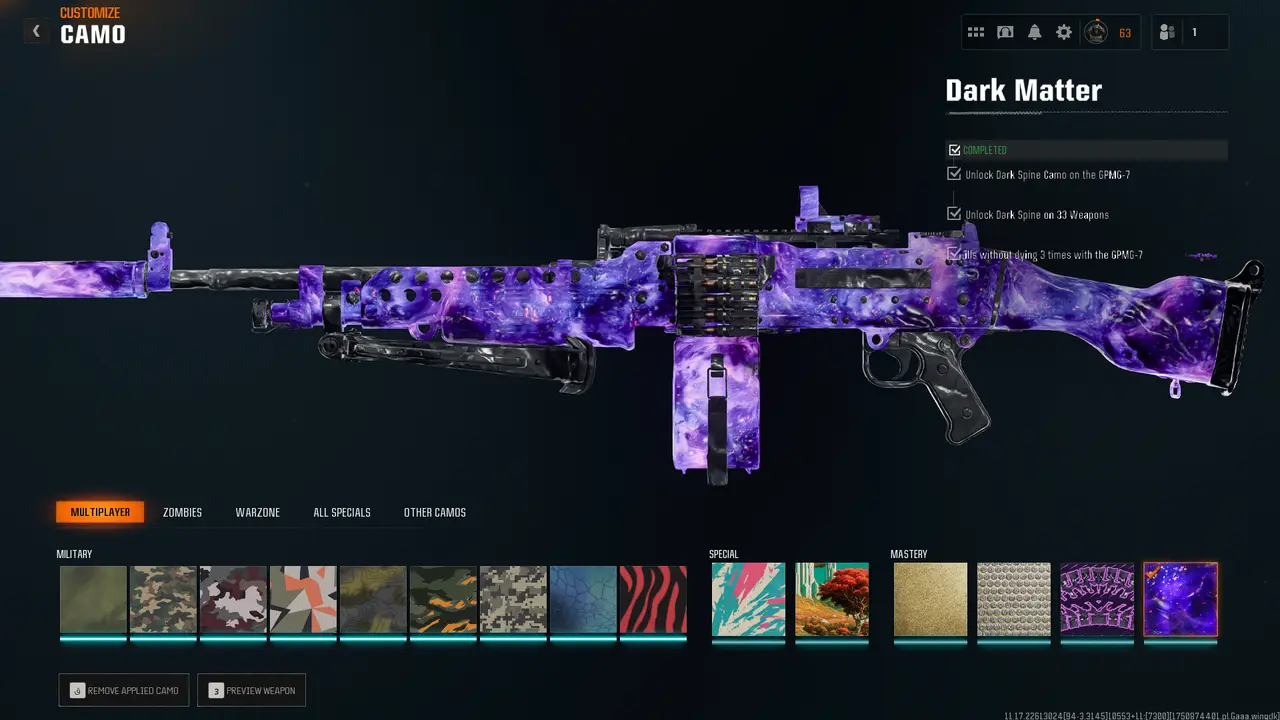
Task: Select the orange geometric splinter camo
Action: 303,600
